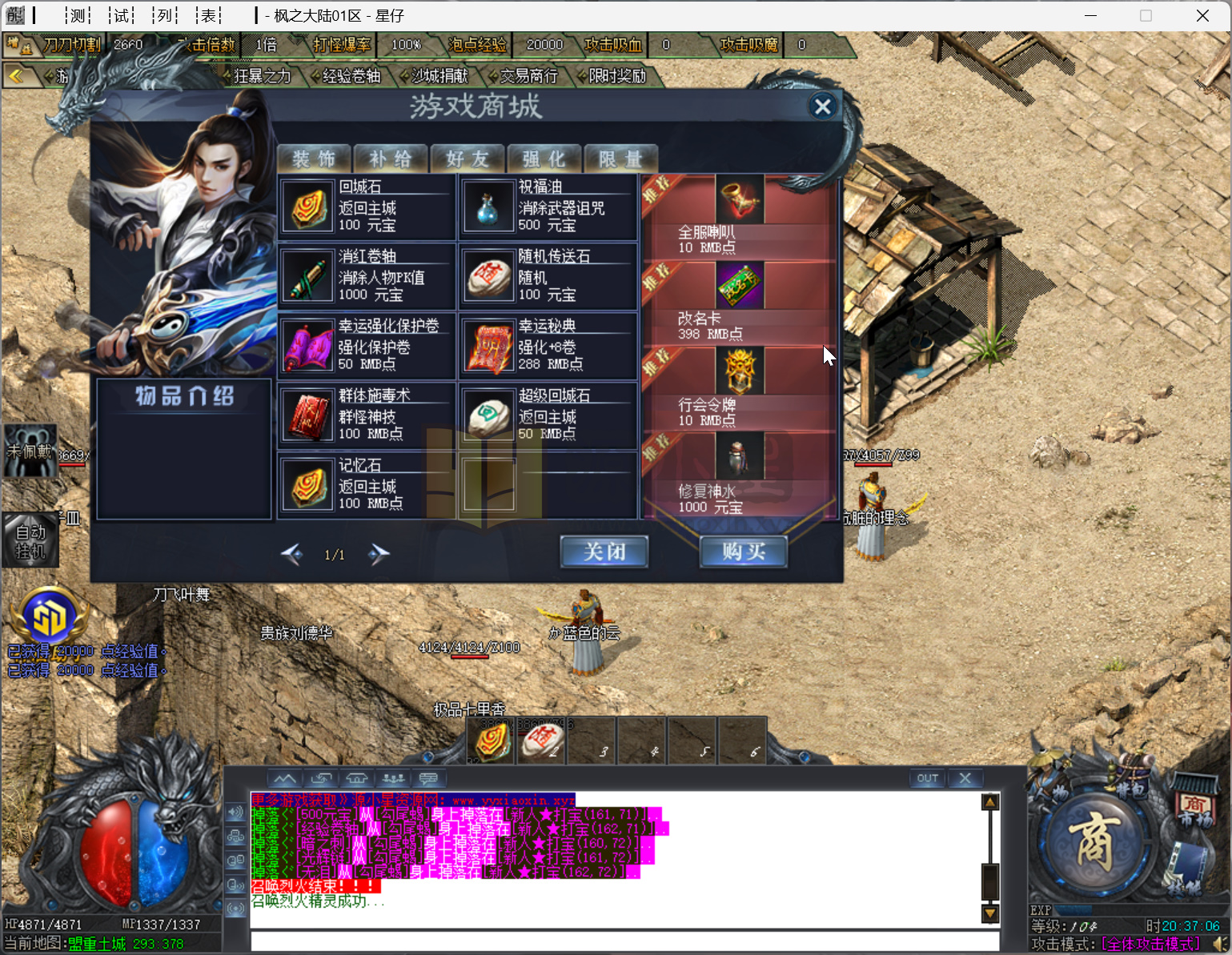
Task: Select the 好友 shop tab
Action: click(x=468, y=159)
